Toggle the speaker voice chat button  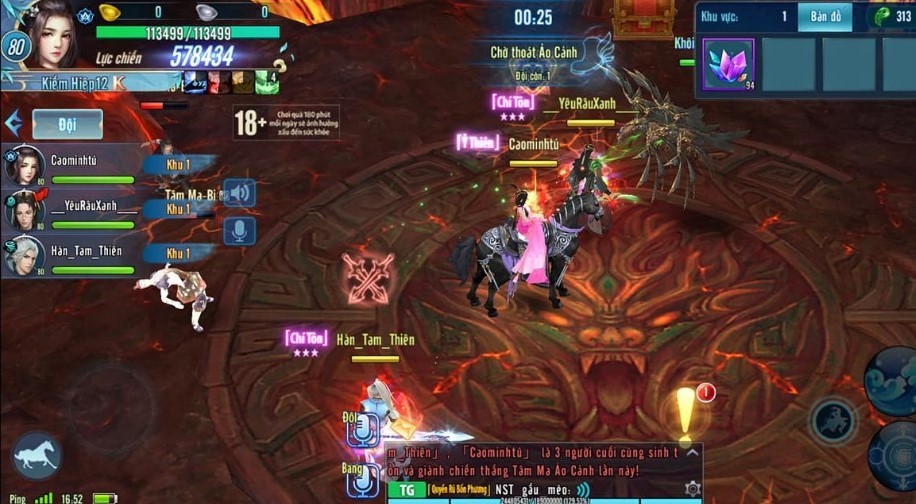(x=239, y=192)
